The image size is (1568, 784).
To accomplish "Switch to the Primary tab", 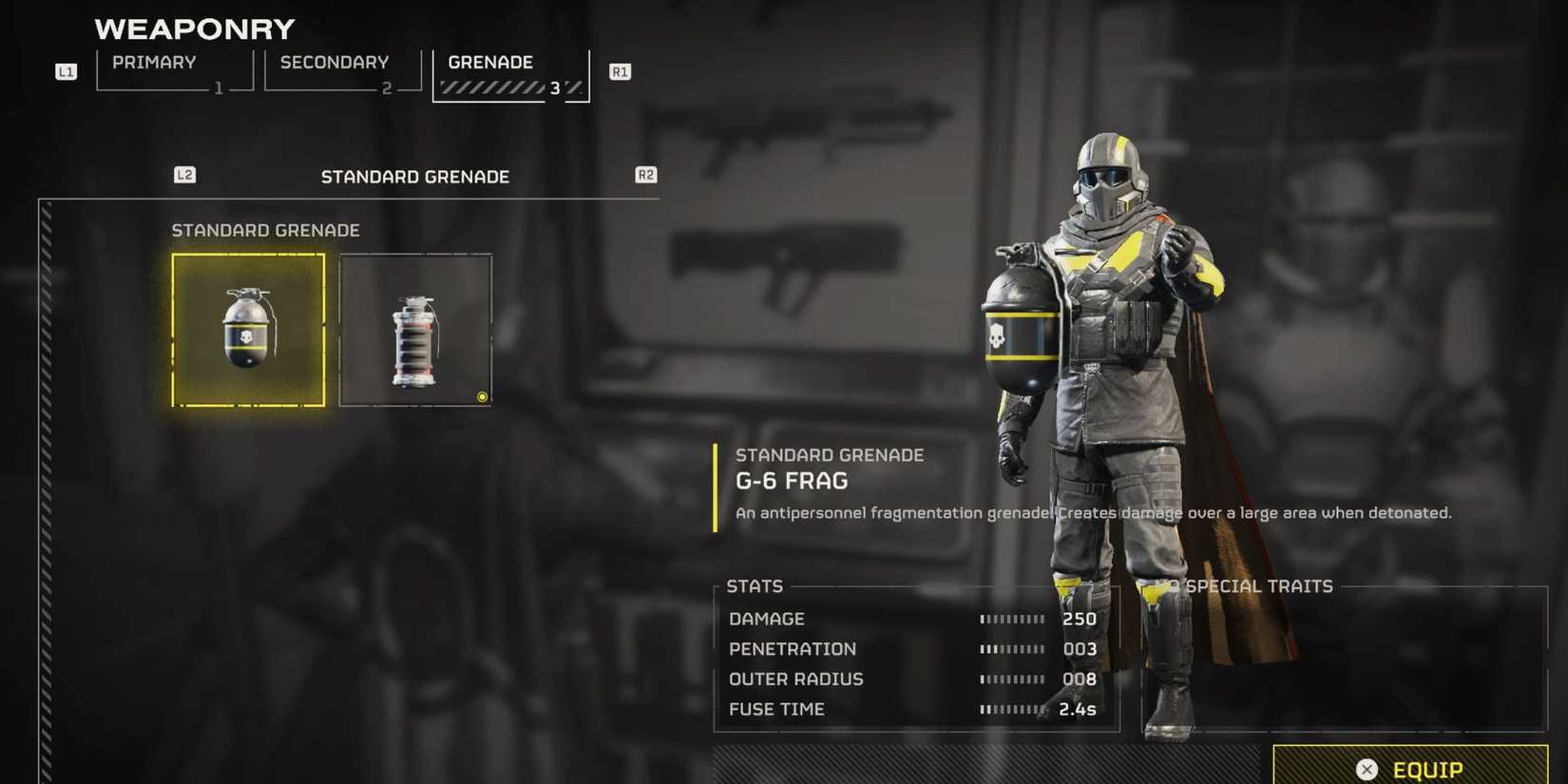I will click(x=153, y=62).
